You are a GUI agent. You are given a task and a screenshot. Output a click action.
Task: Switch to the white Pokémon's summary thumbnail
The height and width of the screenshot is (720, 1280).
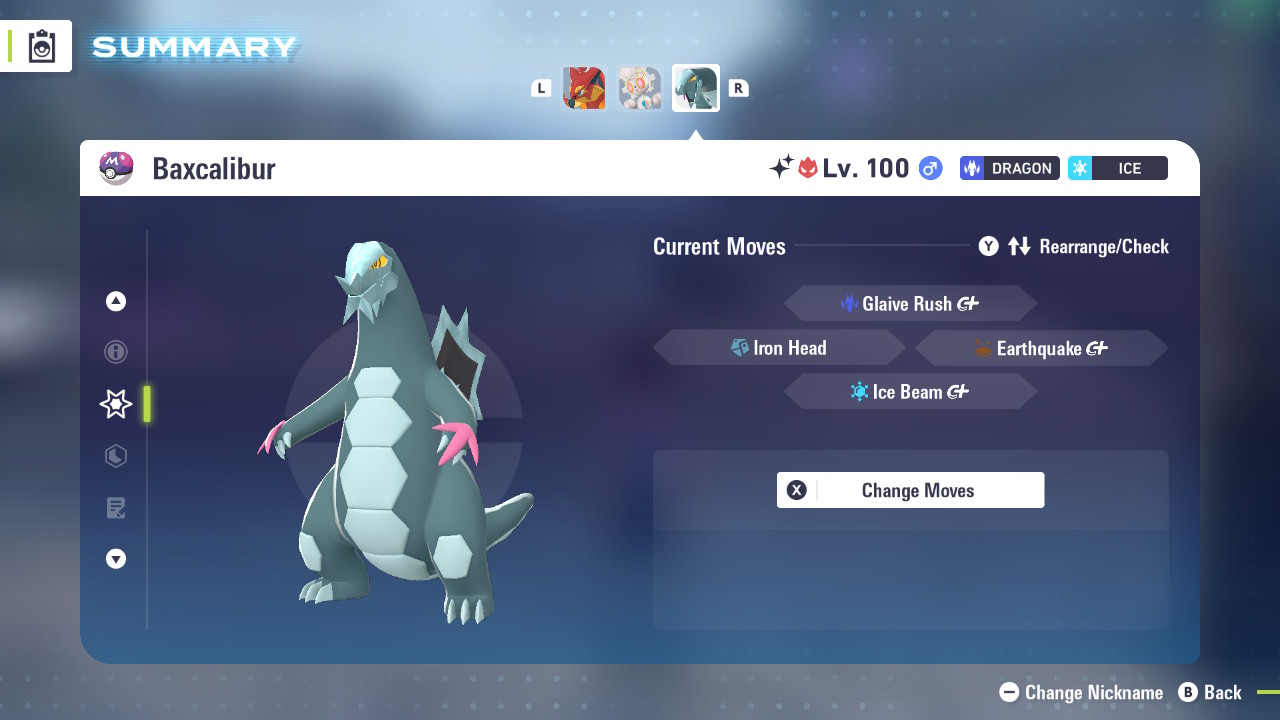[639, 87]
